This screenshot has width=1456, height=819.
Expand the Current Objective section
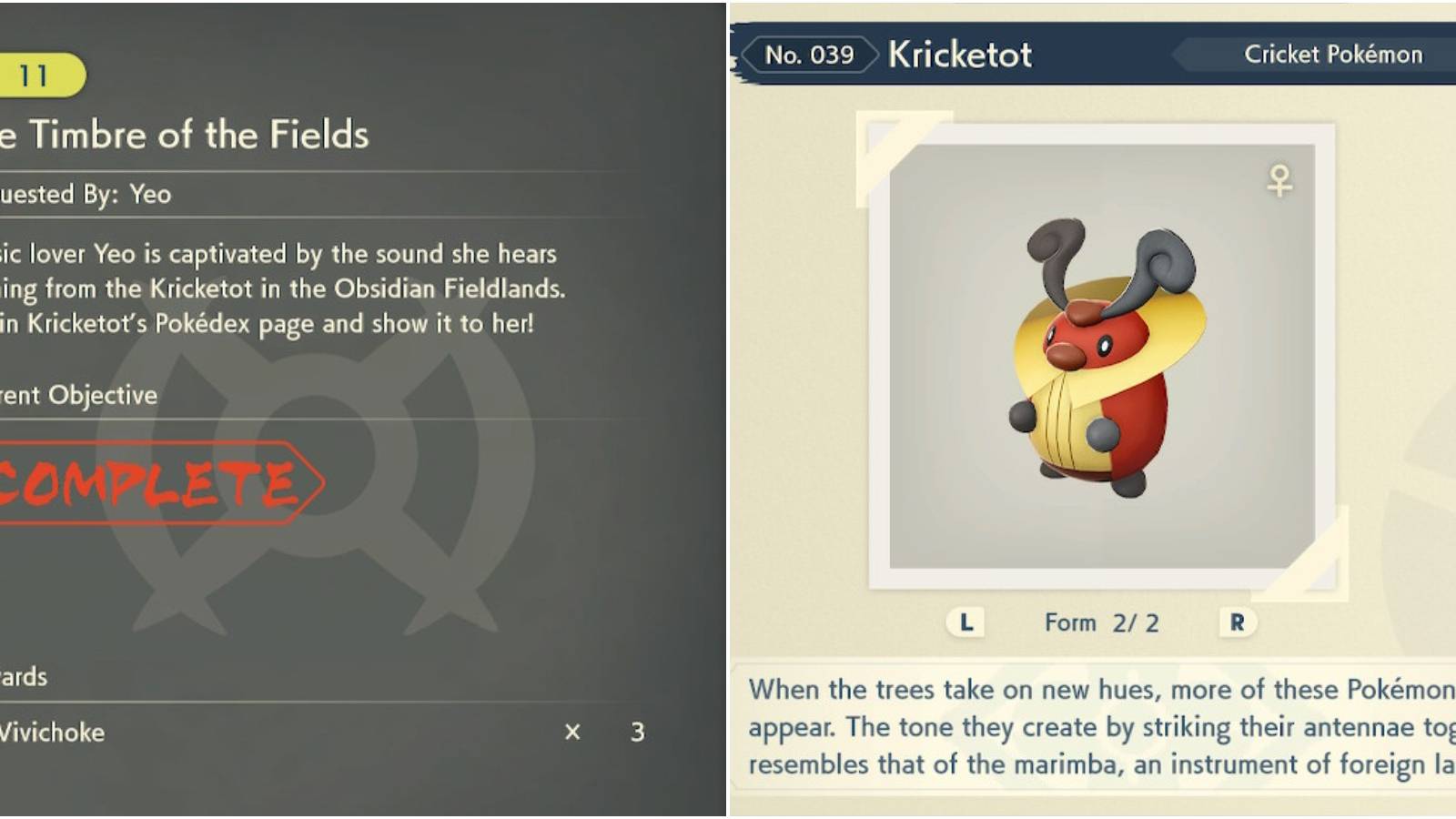(x=77, y=396)
